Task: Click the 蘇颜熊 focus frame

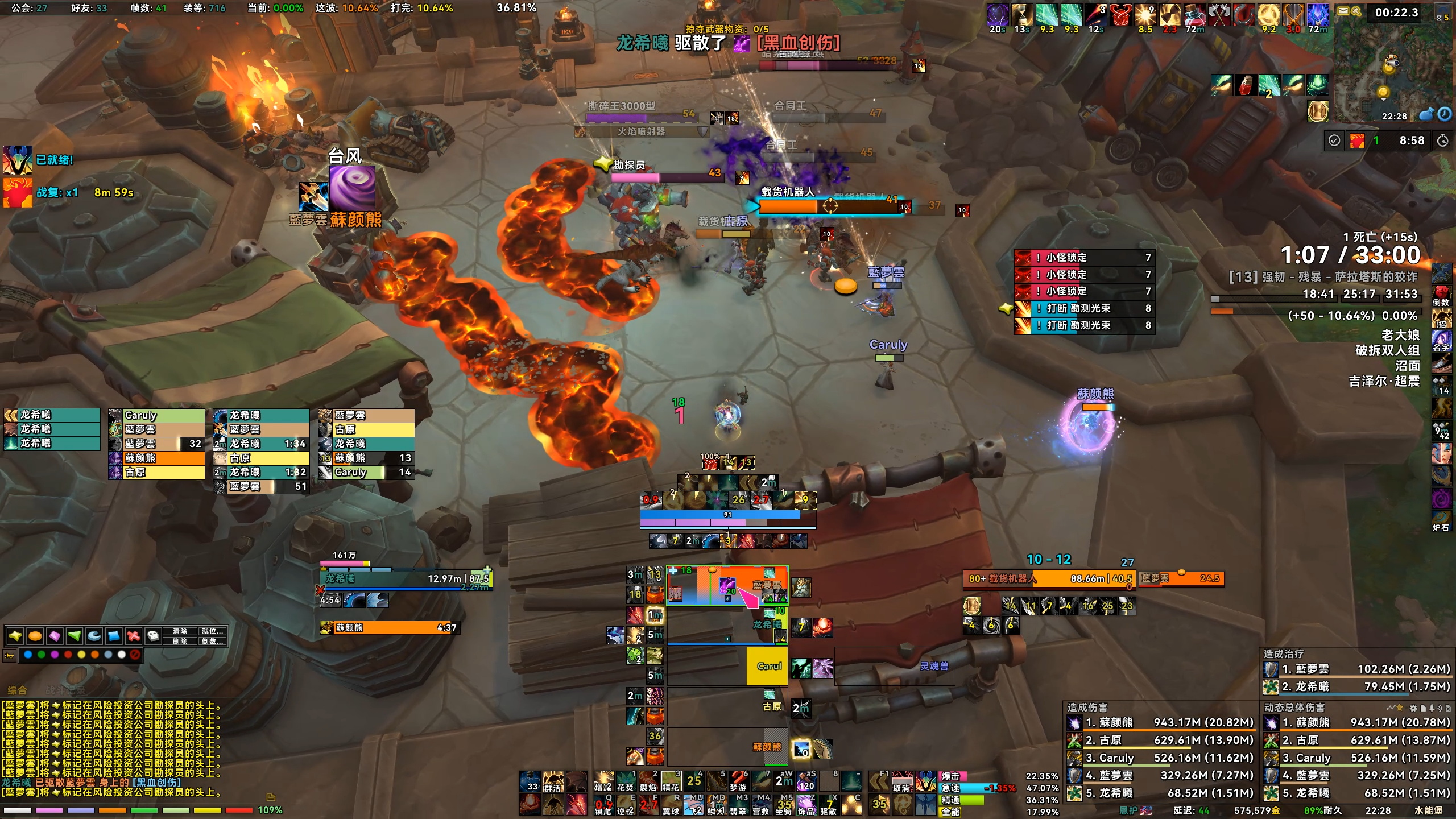Action: click(x=392, y=628)
